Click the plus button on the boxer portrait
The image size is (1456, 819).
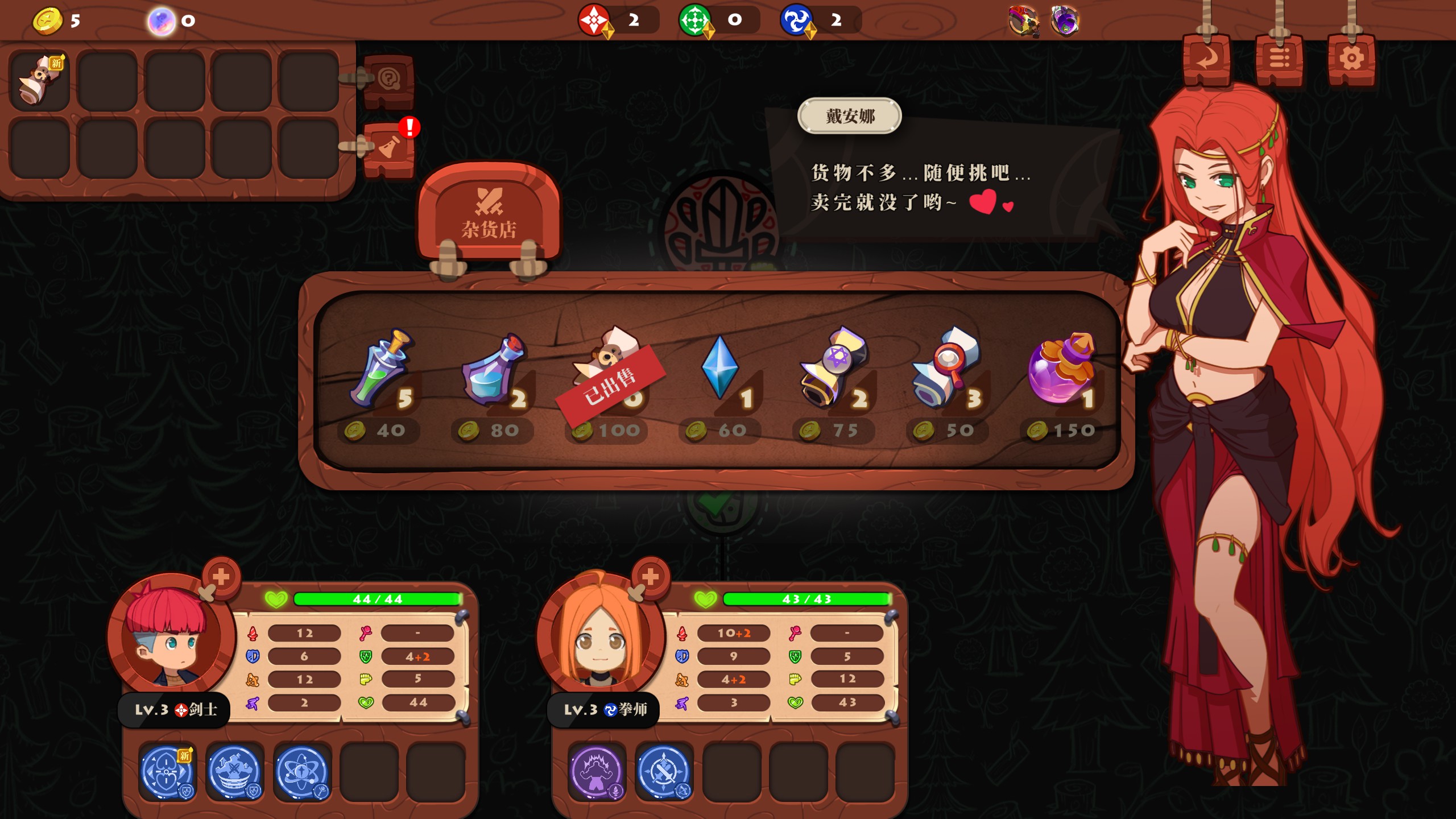[x=650, y=577]
